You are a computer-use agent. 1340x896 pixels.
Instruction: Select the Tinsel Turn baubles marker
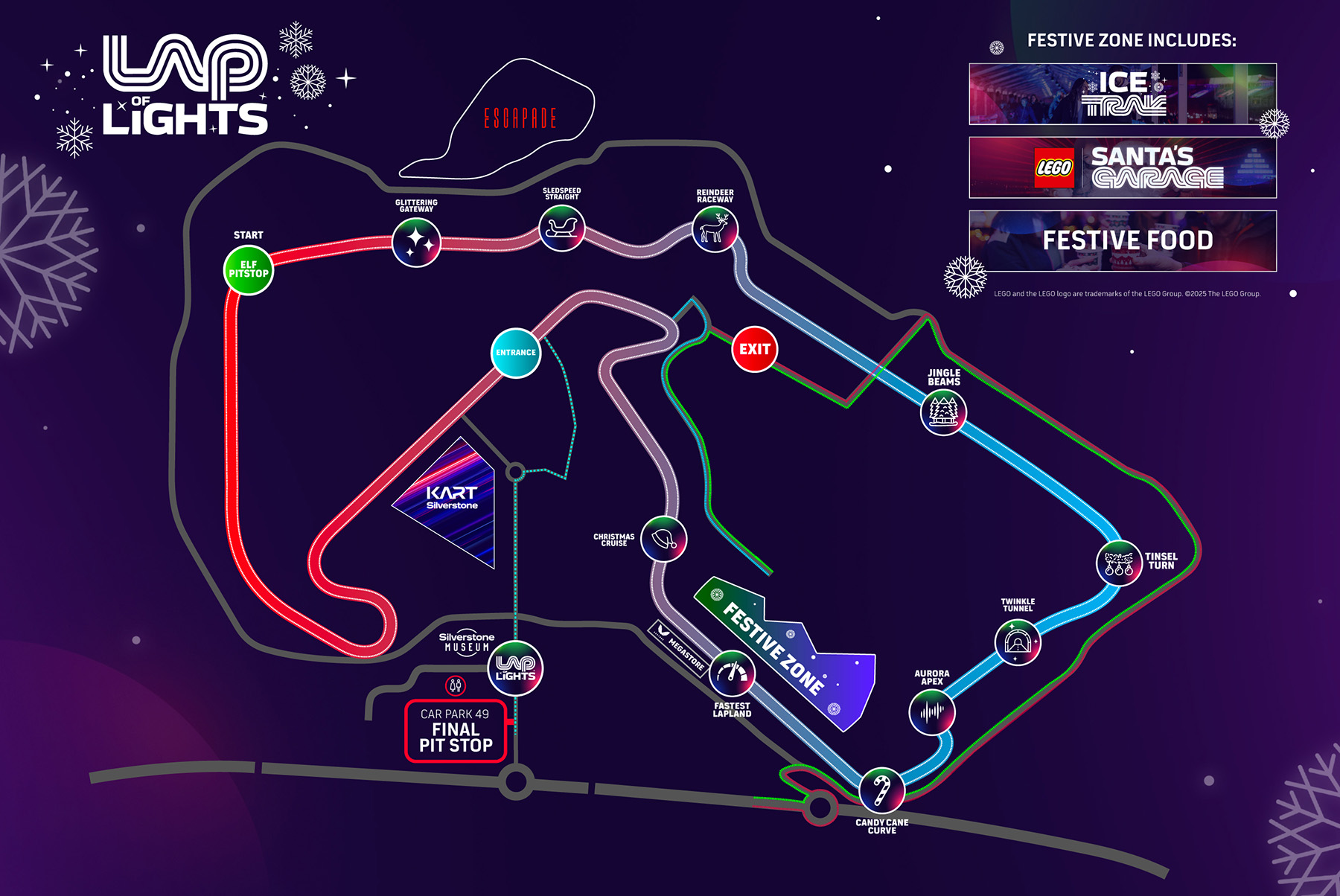1119,563
